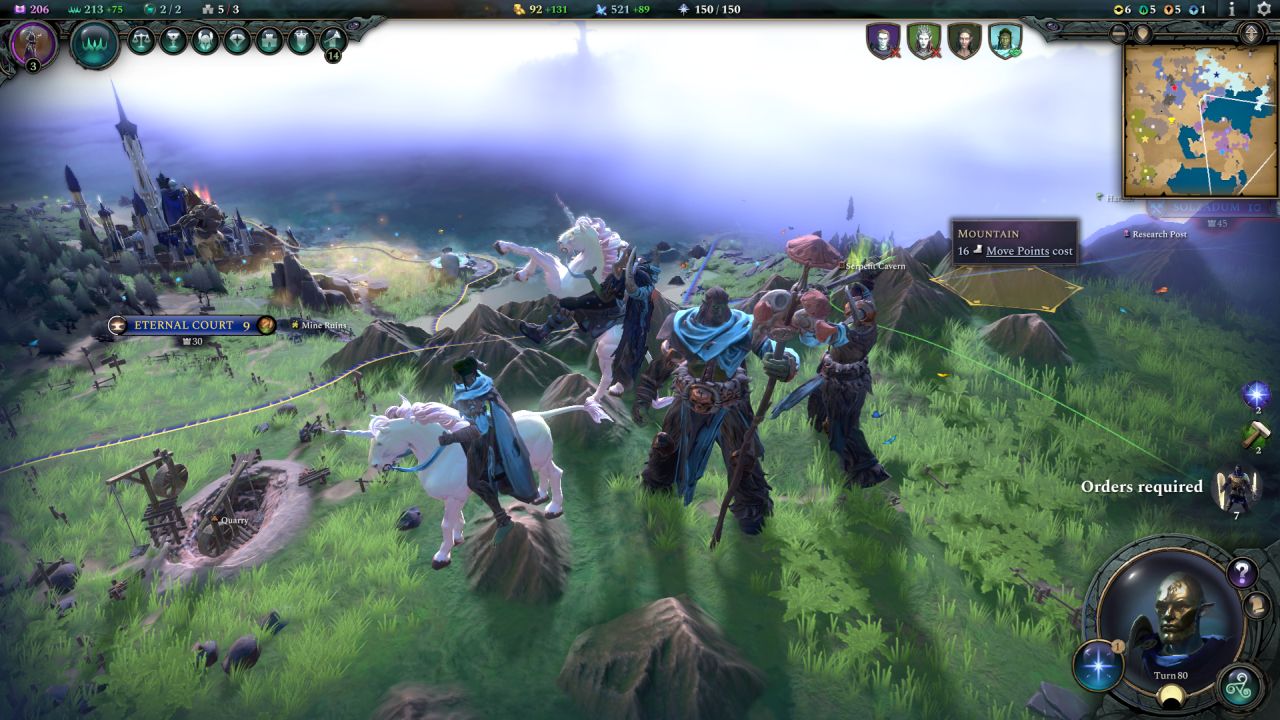Open the info panel icon

pyautogui.click(x=1232, y=9)
